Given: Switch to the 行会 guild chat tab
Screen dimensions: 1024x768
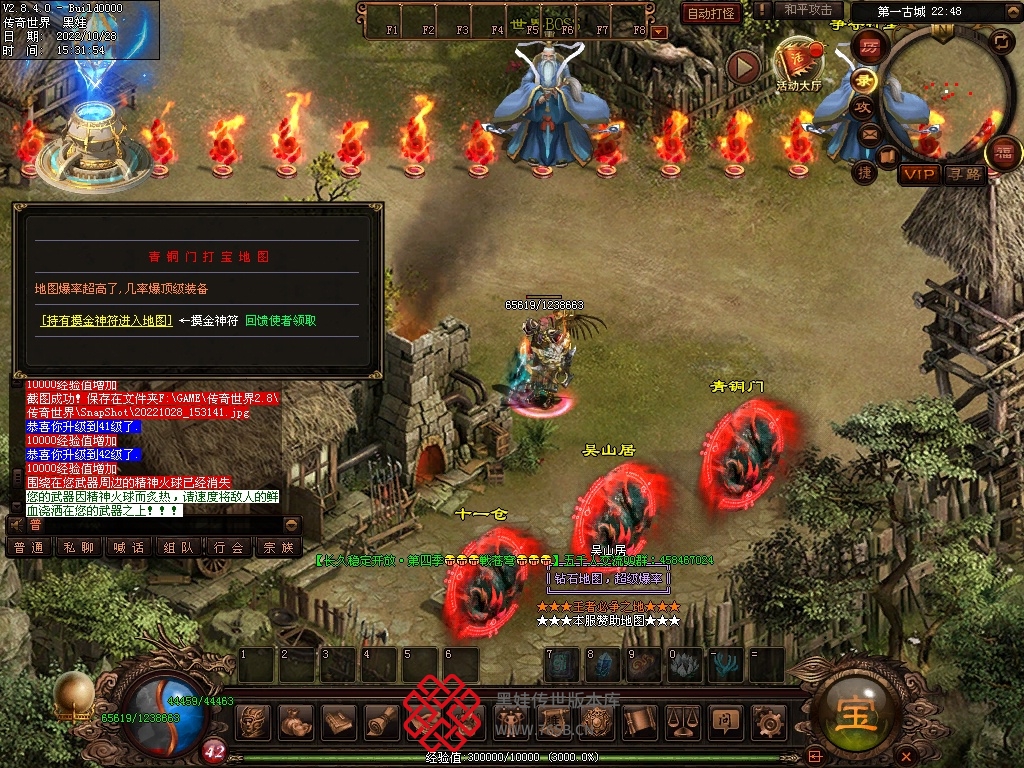Looking at the screenshot, I should pos(229,548).
